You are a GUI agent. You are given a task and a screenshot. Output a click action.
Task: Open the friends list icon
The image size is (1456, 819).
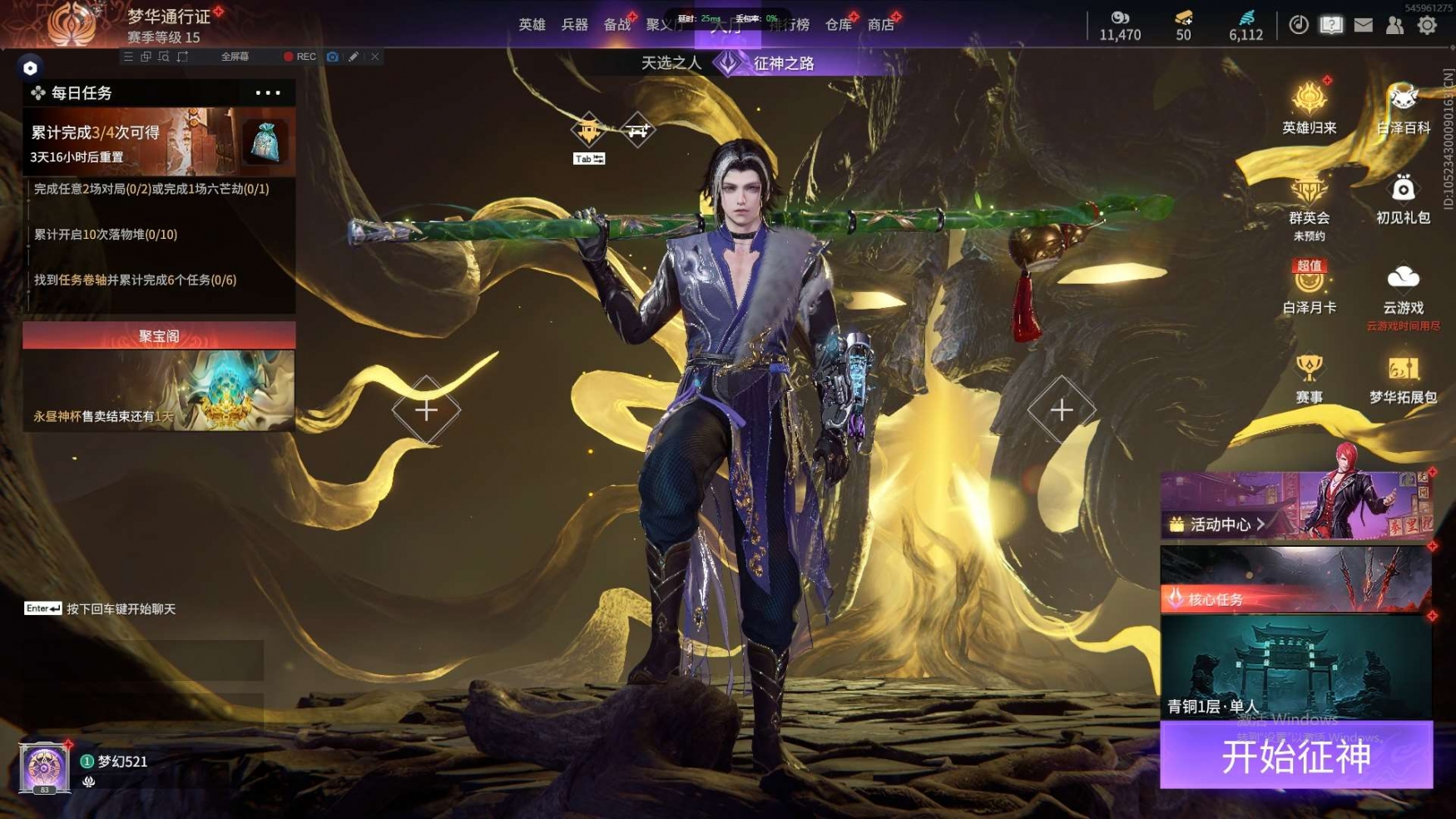point(1394,25)
